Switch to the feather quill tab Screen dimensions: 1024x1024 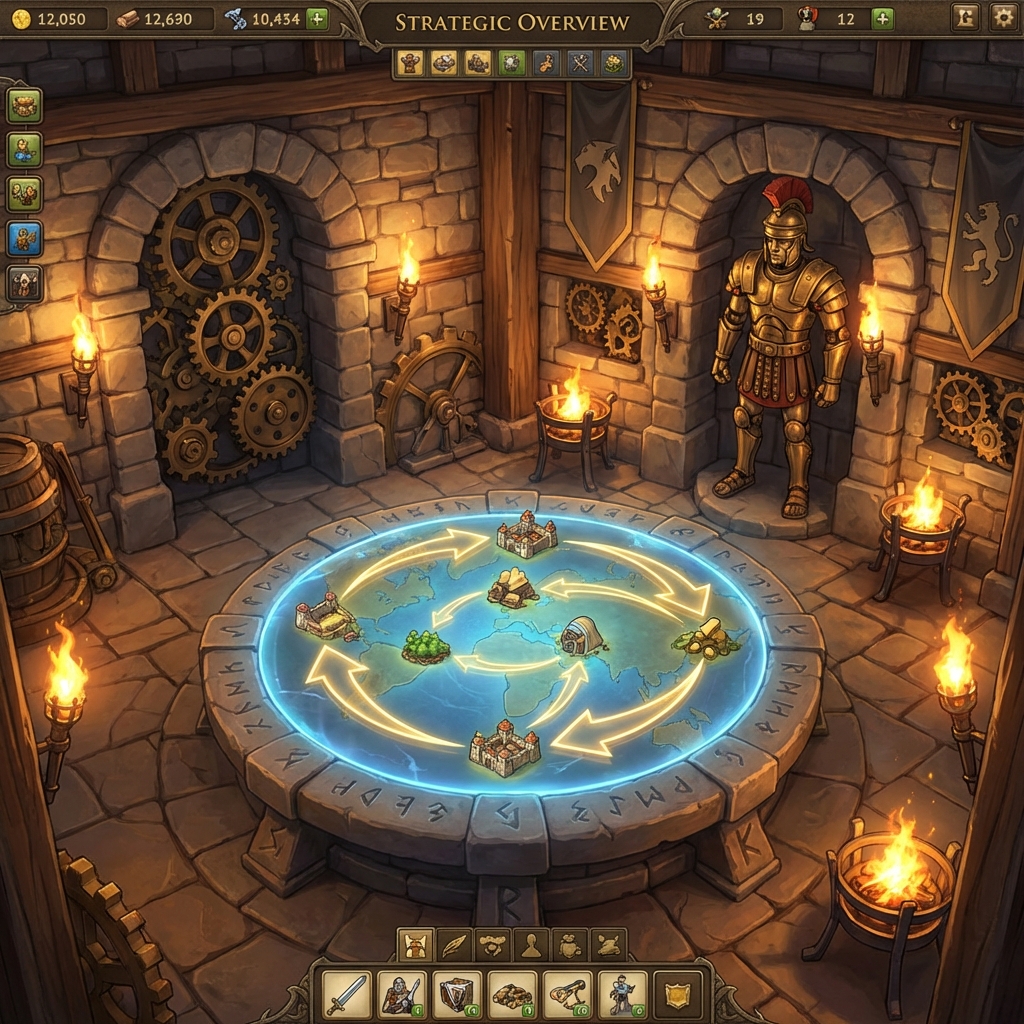[456, 944]
